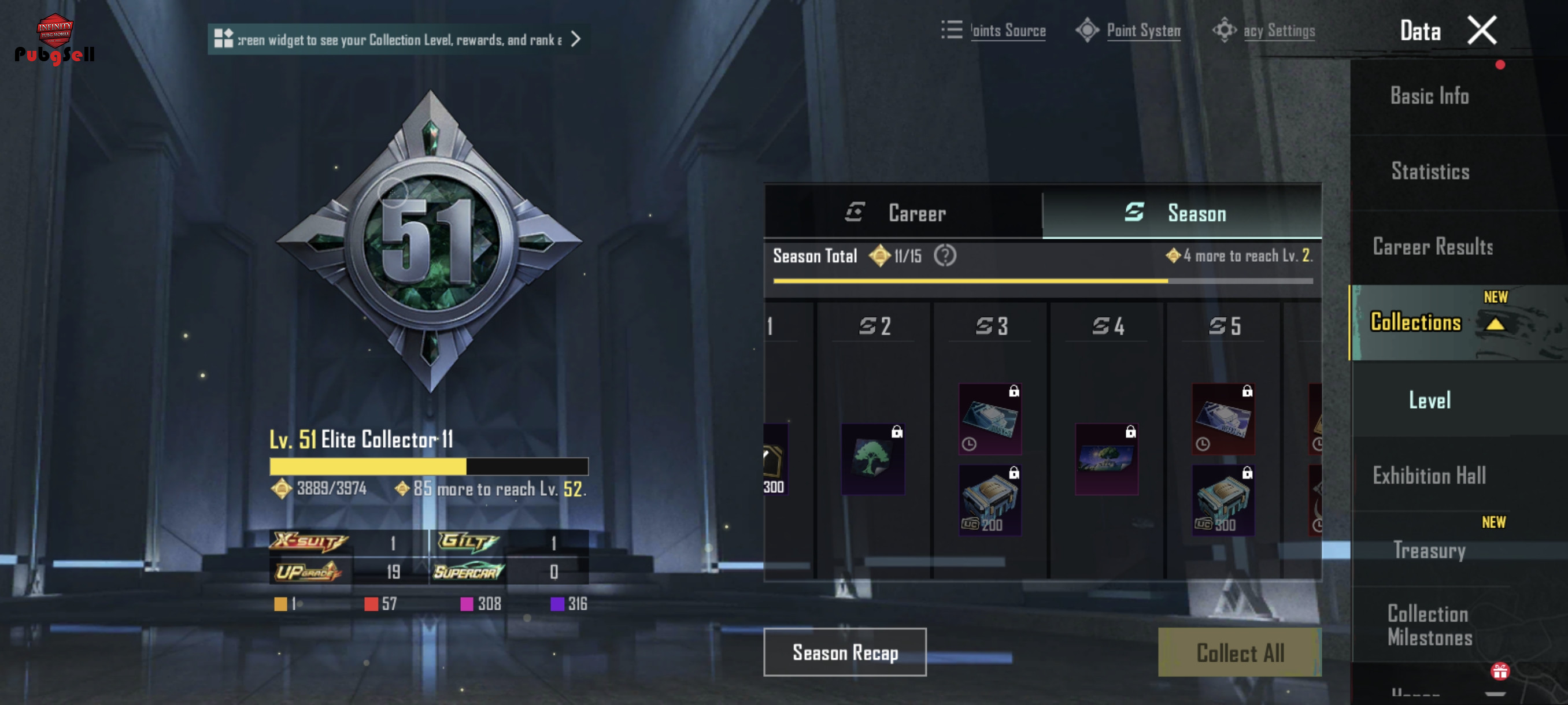Screen dimensions: 1568x705
Task: Tap the Season Total help question mark
Action: pos(944,256)
